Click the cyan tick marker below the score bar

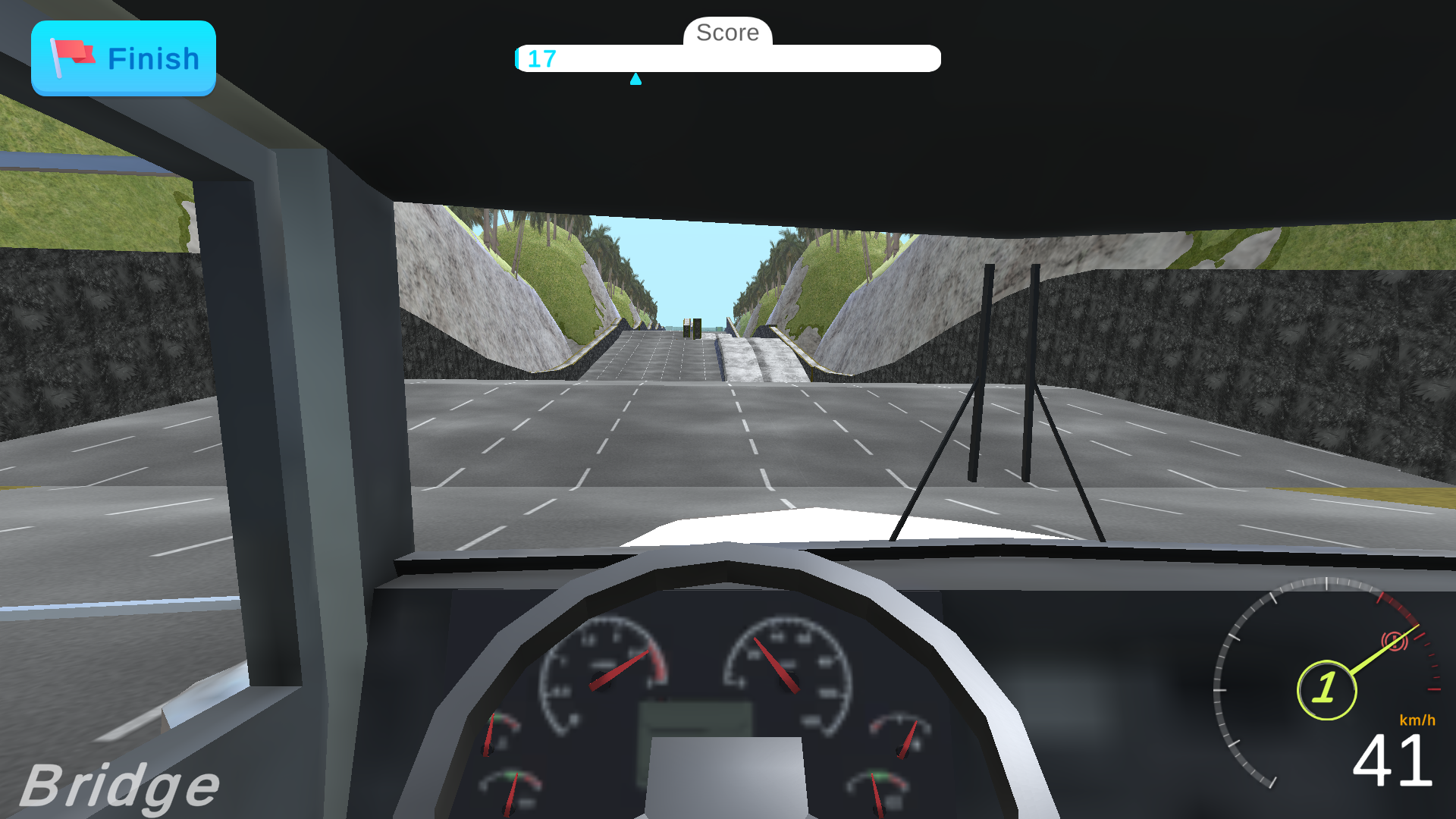click(637, 79)
